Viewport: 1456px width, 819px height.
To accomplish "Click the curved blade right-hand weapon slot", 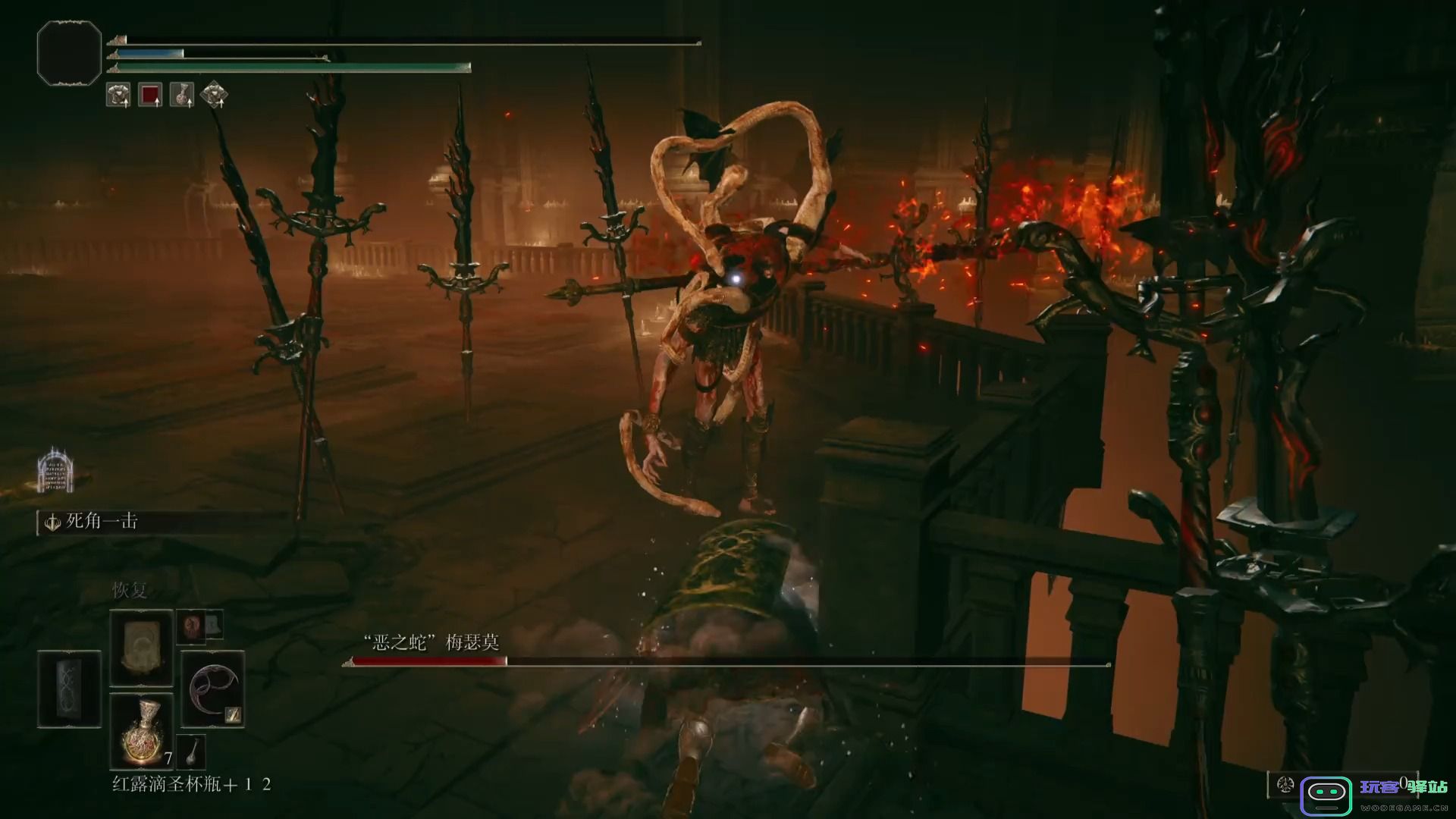I will point(213,689).
